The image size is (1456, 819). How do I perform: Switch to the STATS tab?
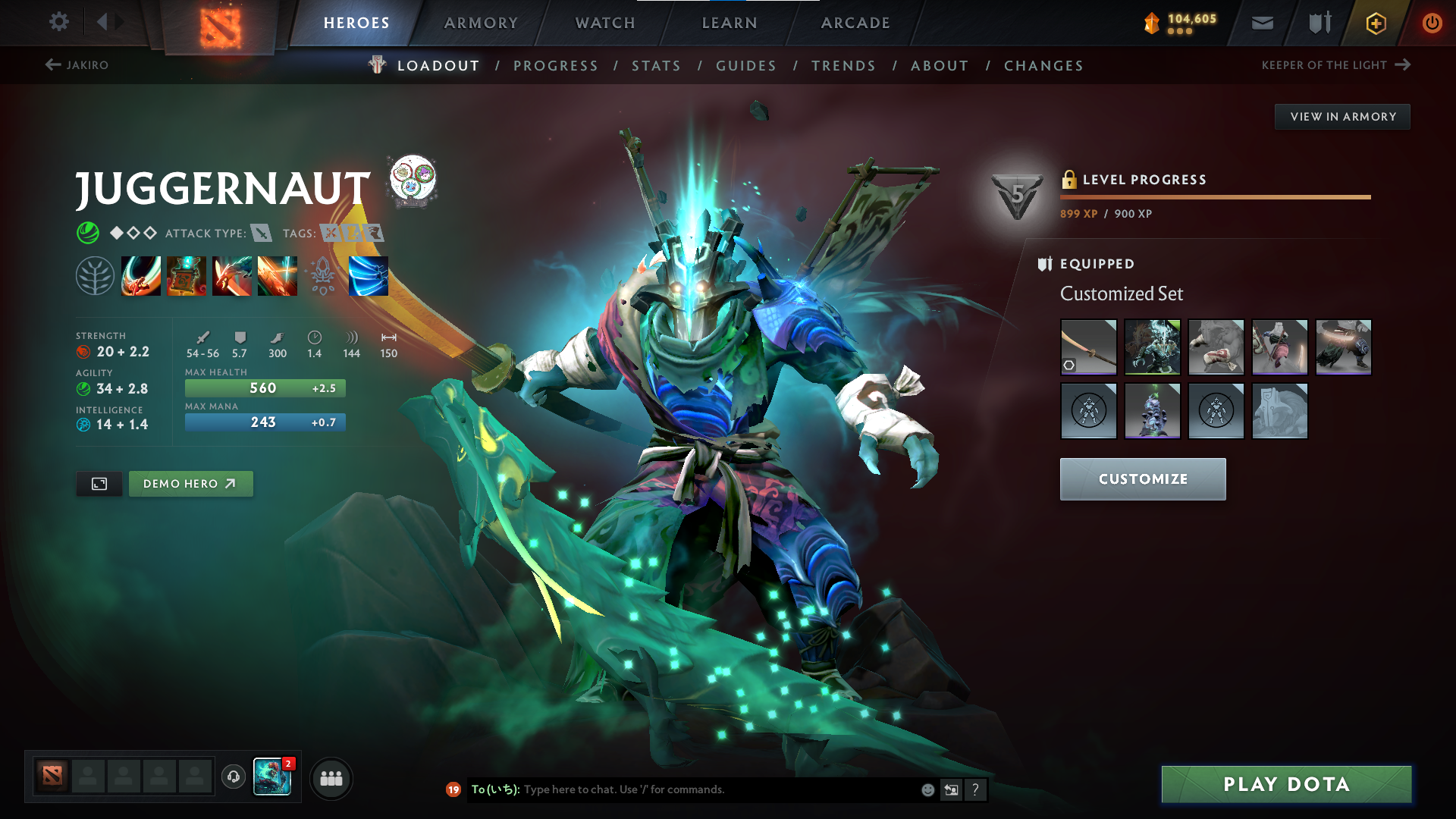657,65
